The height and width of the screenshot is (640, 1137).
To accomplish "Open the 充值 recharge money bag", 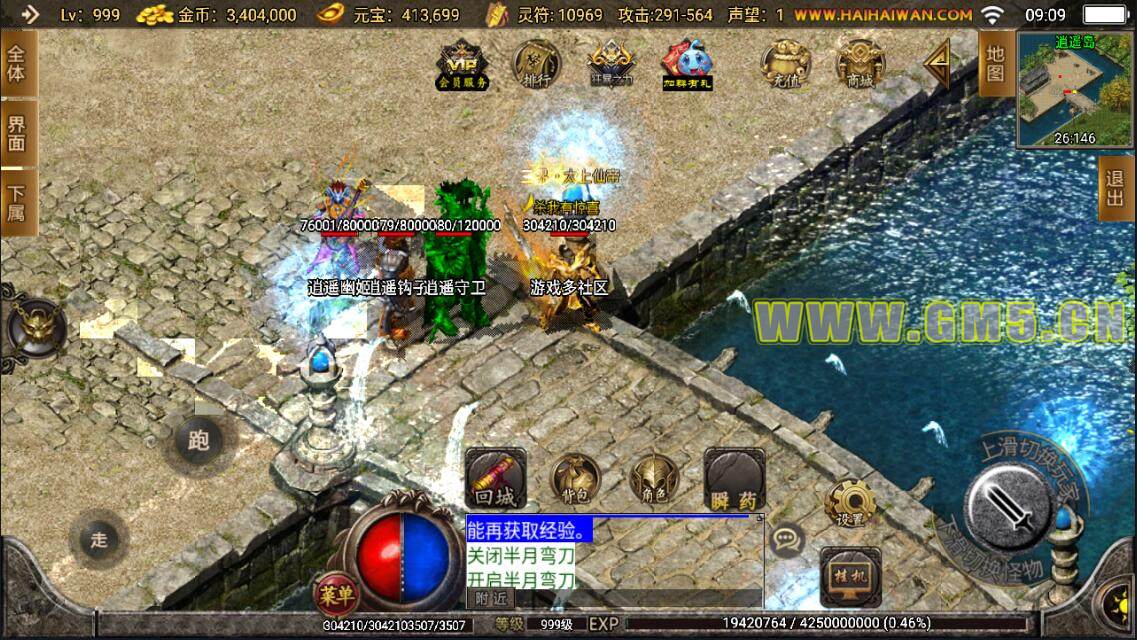I will coord(787,64).
